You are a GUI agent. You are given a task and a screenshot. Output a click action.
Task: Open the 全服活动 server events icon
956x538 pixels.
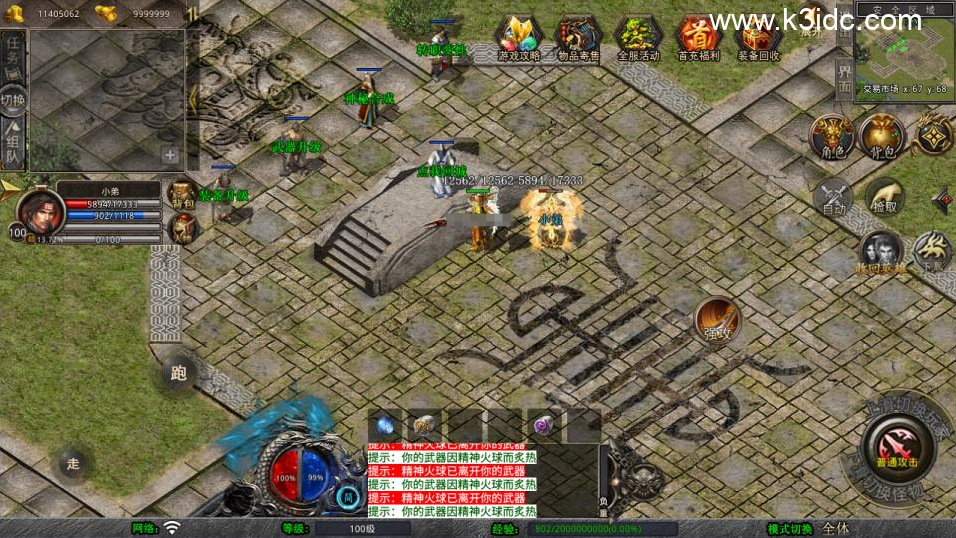638,38
